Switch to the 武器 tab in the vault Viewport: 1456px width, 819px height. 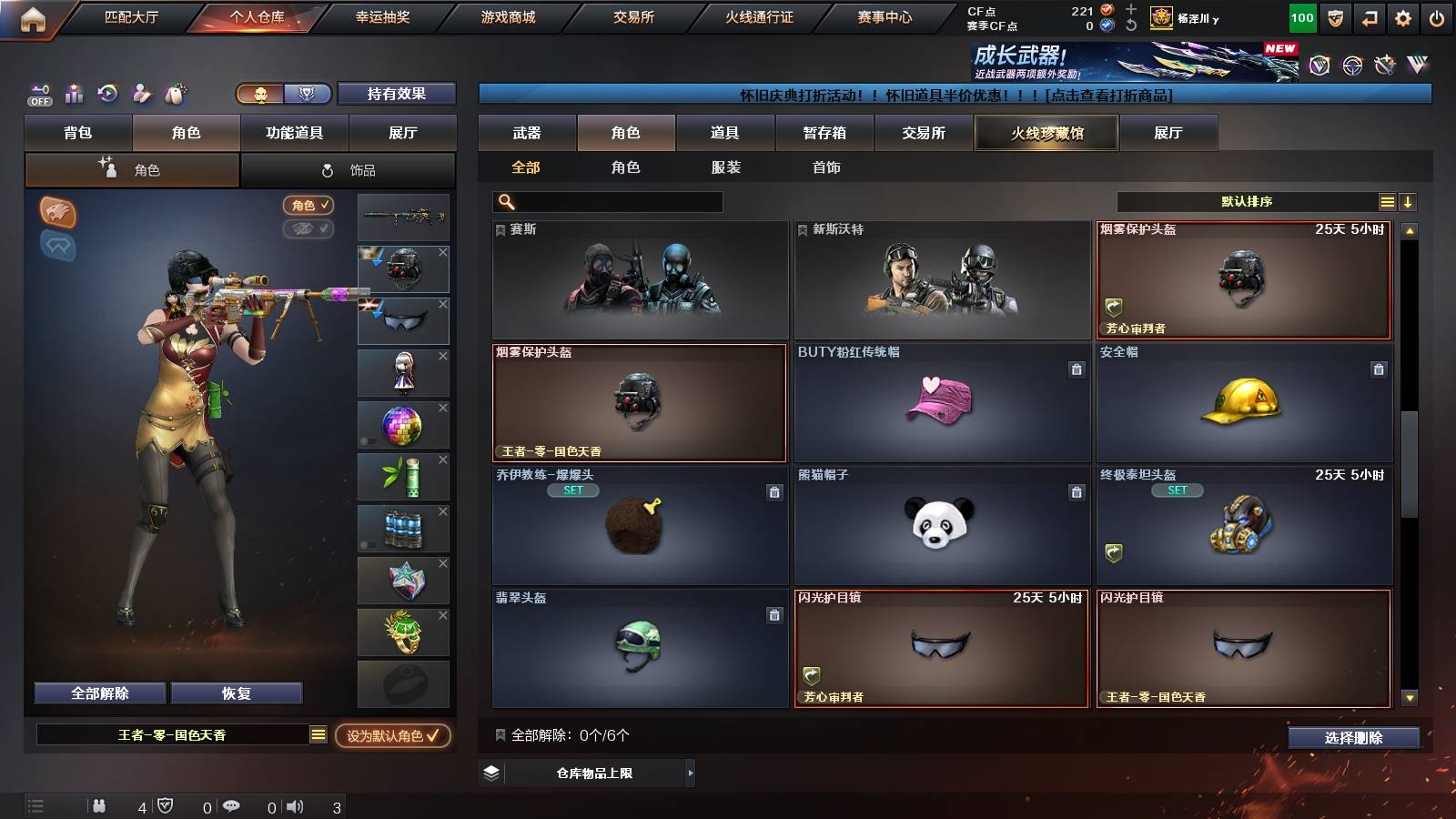coord(528,132)
